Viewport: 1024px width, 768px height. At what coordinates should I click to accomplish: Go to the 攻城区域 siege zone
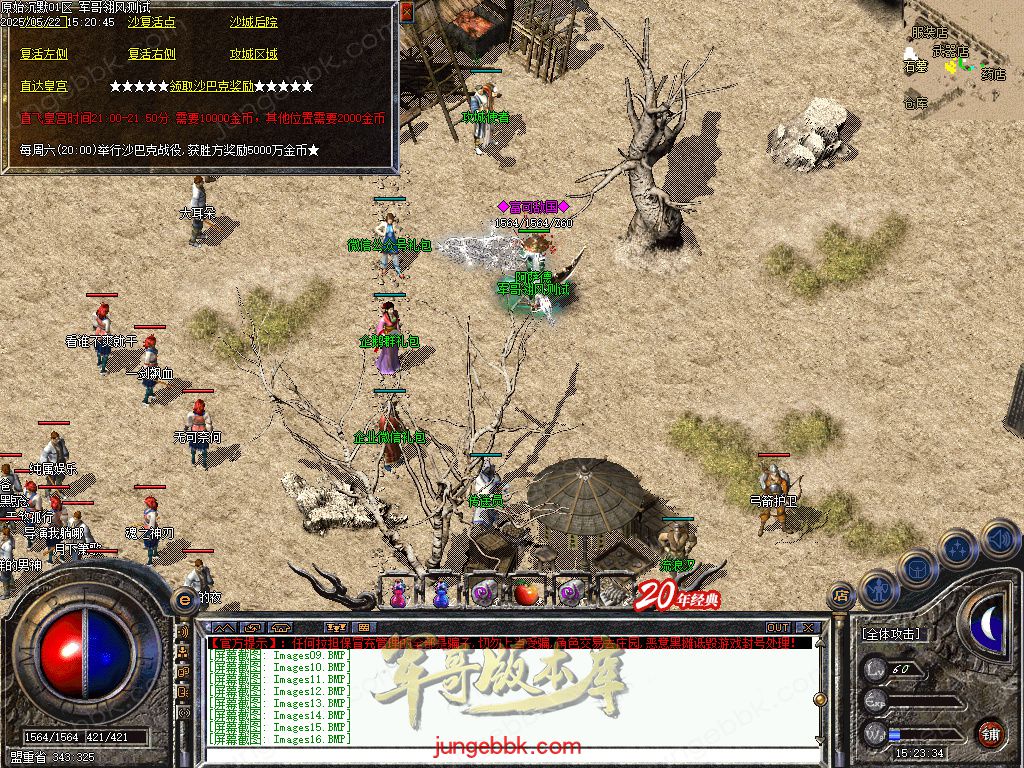coord(253,54)
